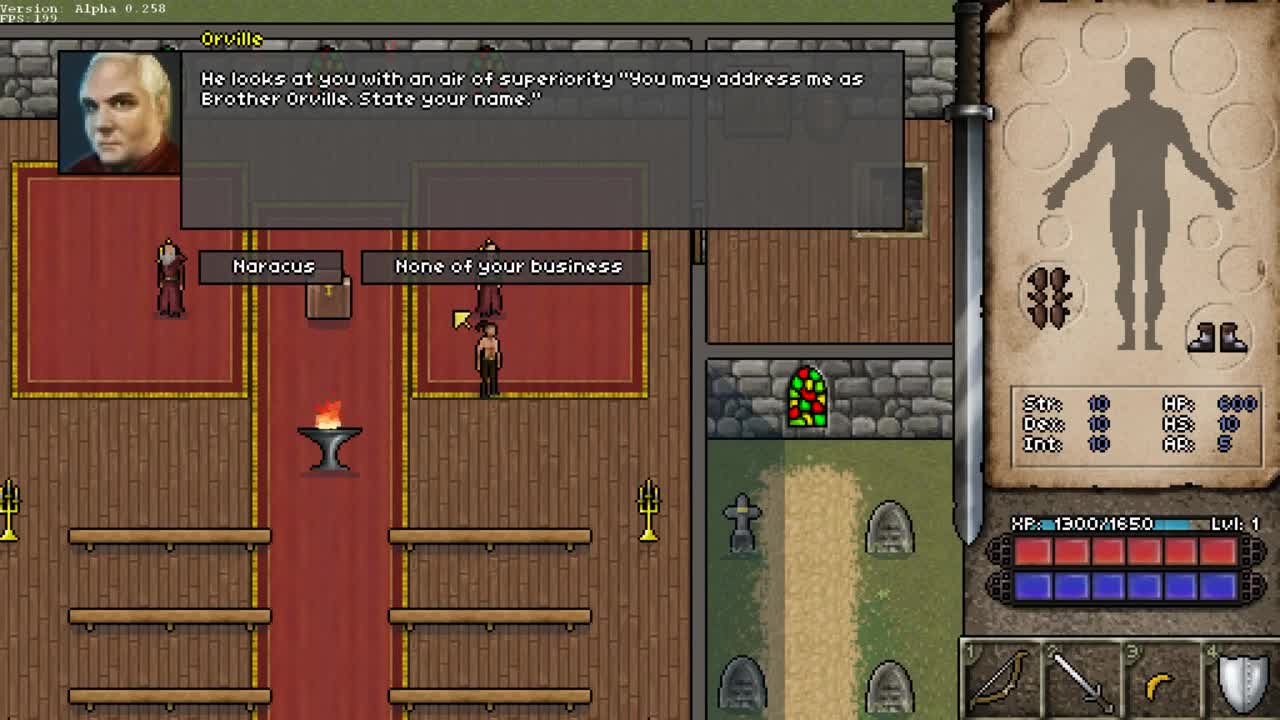Click the Str stat value
Image resolution: width=1280 pixels, height=720 pixels.
coord(1098,402)
